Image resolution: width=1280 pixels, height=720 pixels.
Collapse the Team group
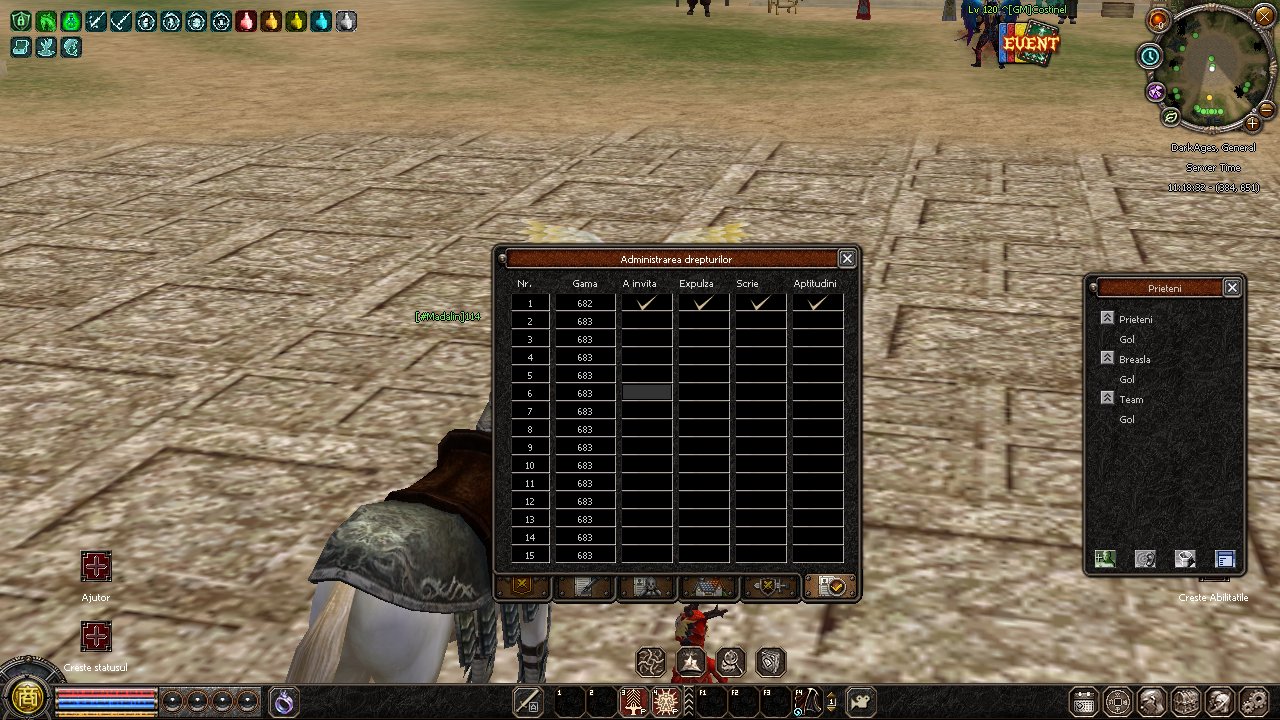pyautogui.click(x=1107, y=398)
